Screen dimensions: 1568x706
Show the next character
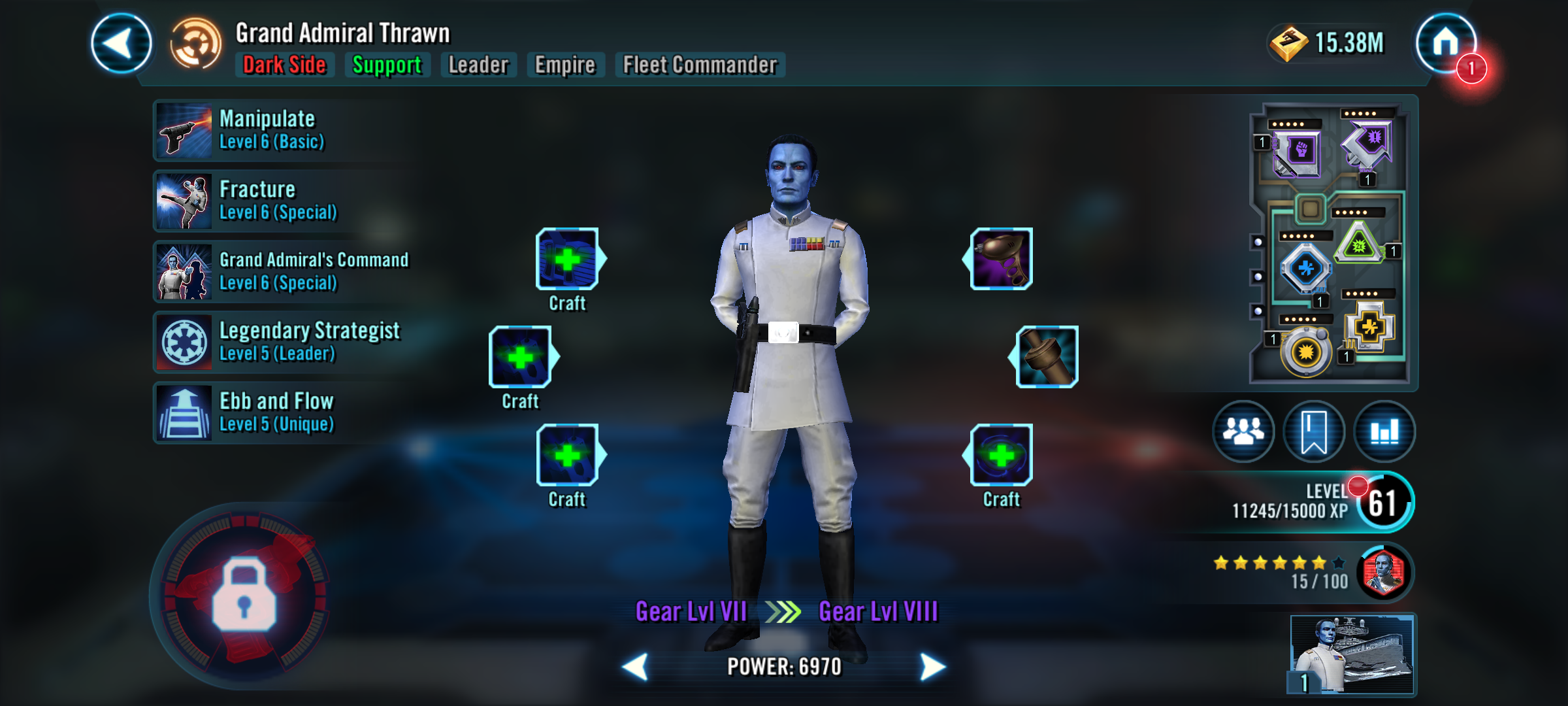point(932,667)
